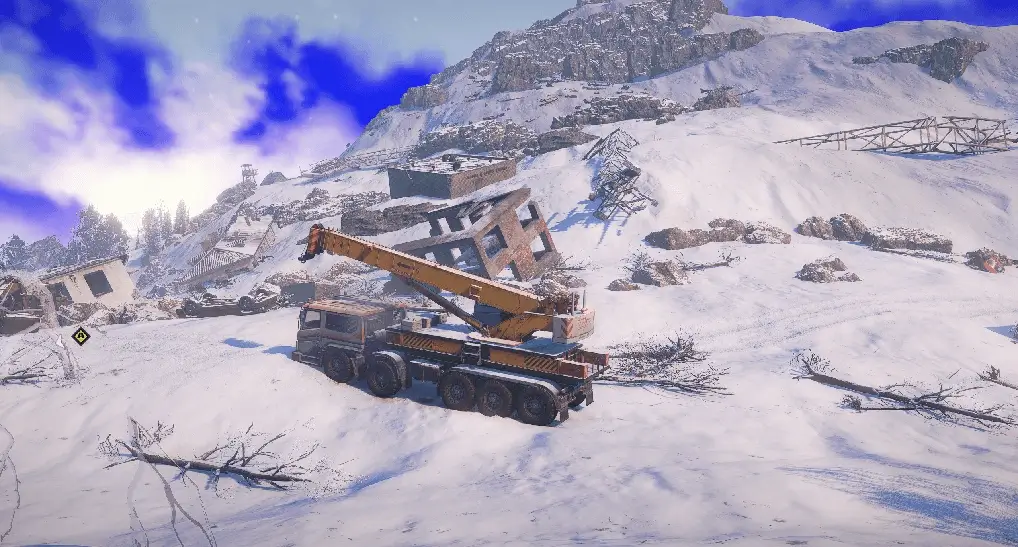The width and height of the screenshot is (1018, 547).
Task: Select the yellow diamond waypoint marker
Action: (x=81, y=336)
